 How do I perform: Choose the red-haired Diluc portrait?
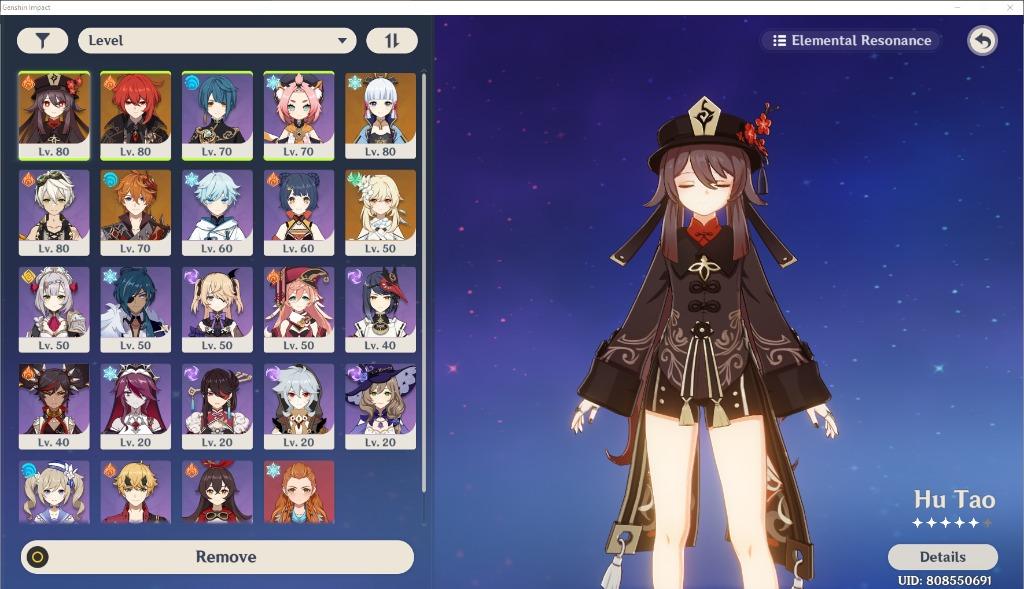[135, 115]
